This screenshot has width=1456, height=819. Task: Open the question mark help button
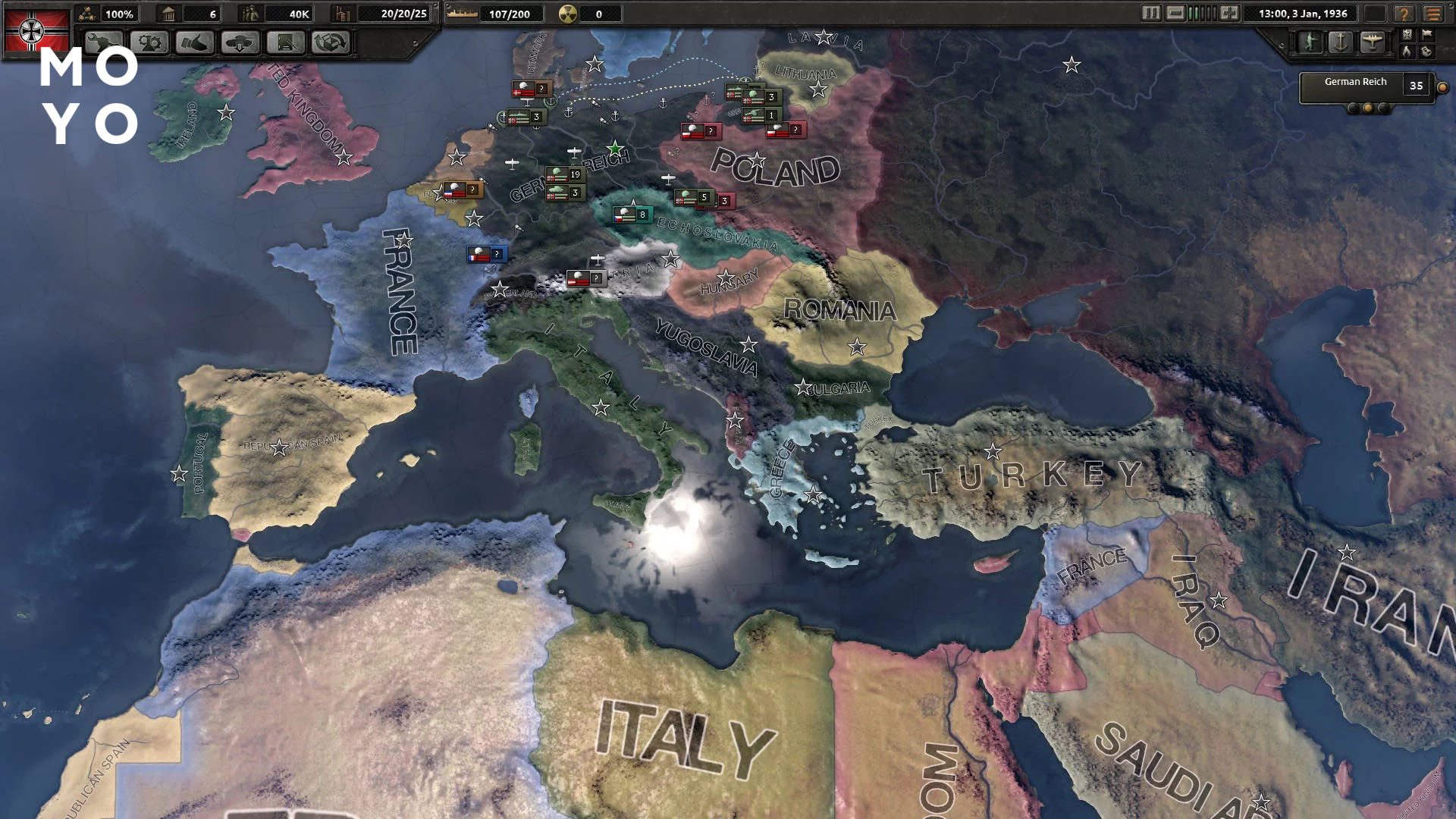click(x=1404, y=14)
